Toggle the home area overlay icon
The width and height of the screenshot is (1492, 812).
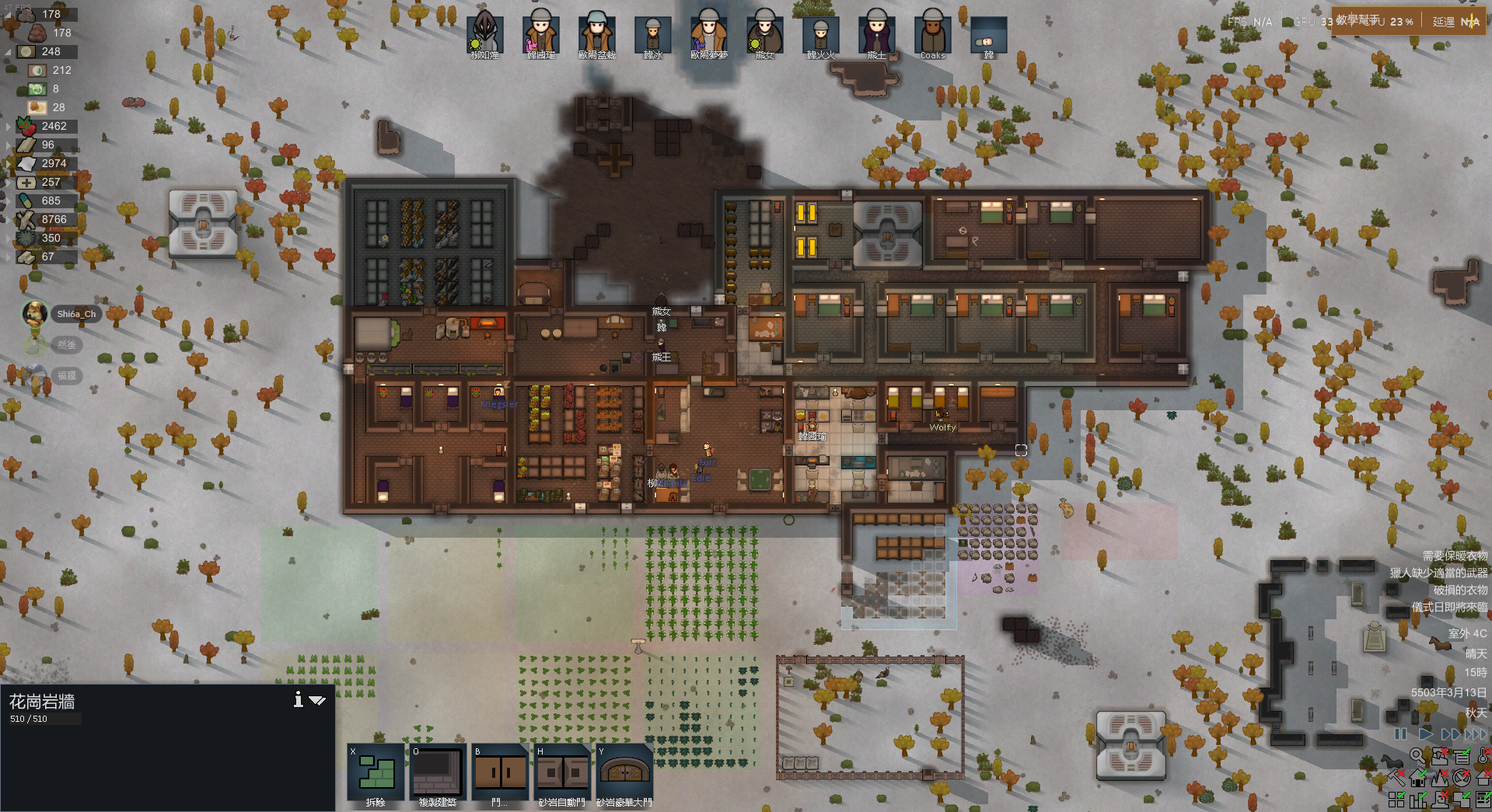point(1418,777)
